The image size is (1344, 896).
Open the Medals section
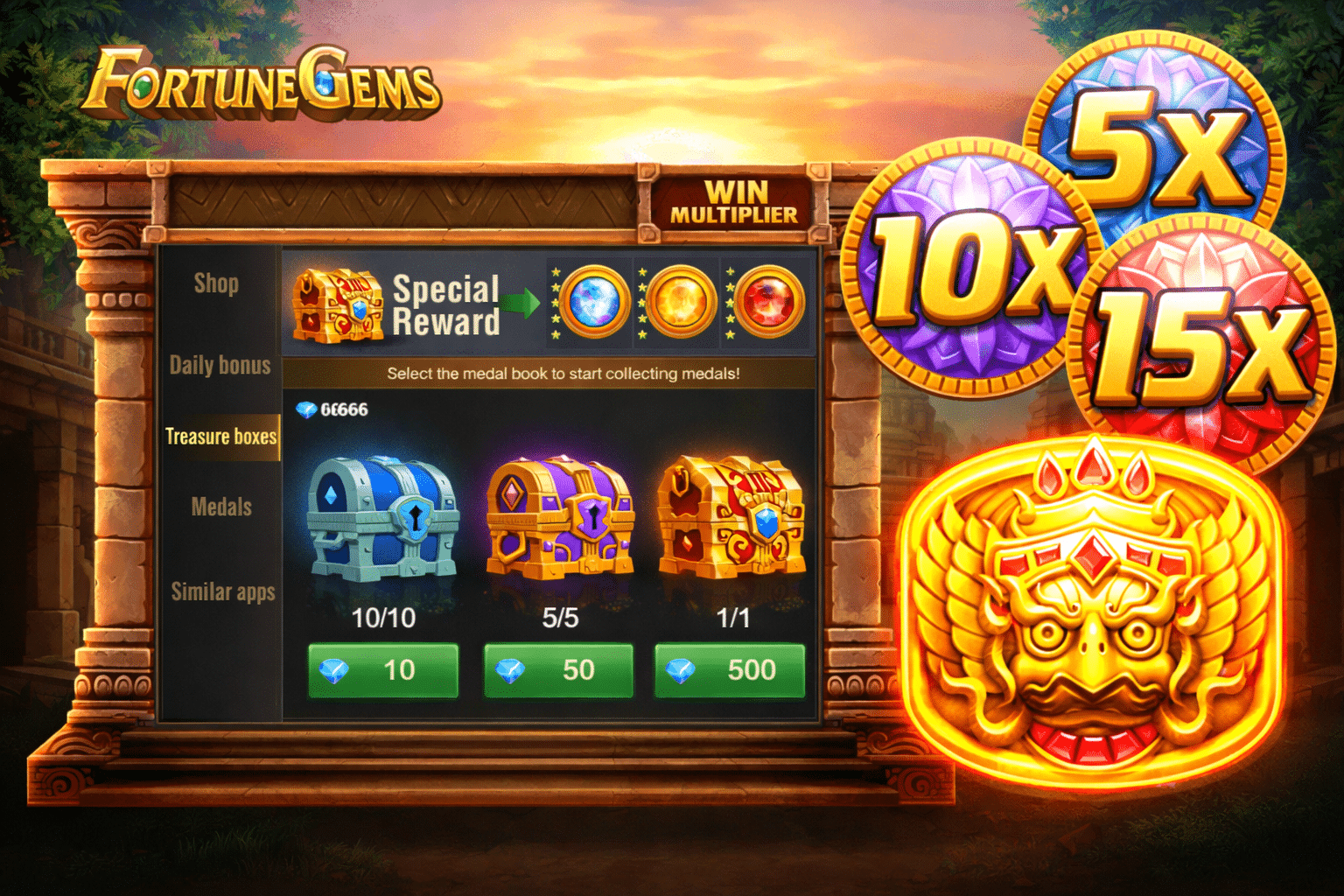(x=220, y=507)
